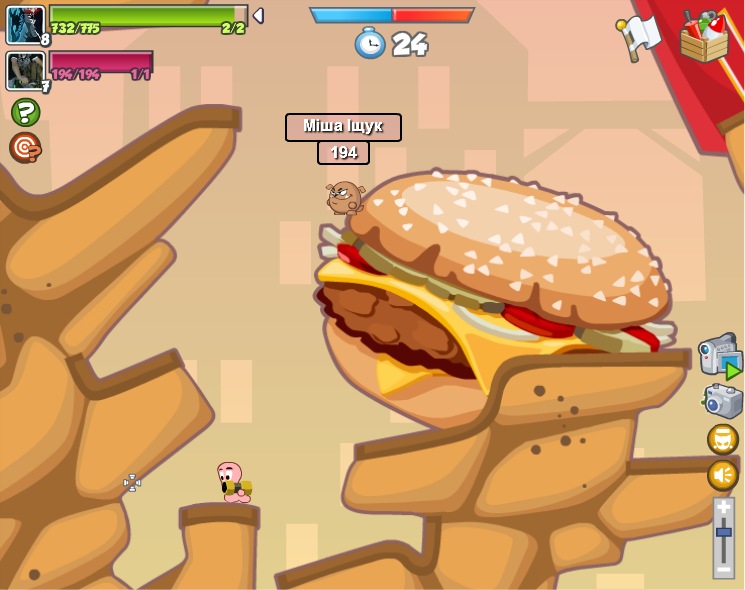
Task: Open the weapons crate
Action: click(704, 37)
